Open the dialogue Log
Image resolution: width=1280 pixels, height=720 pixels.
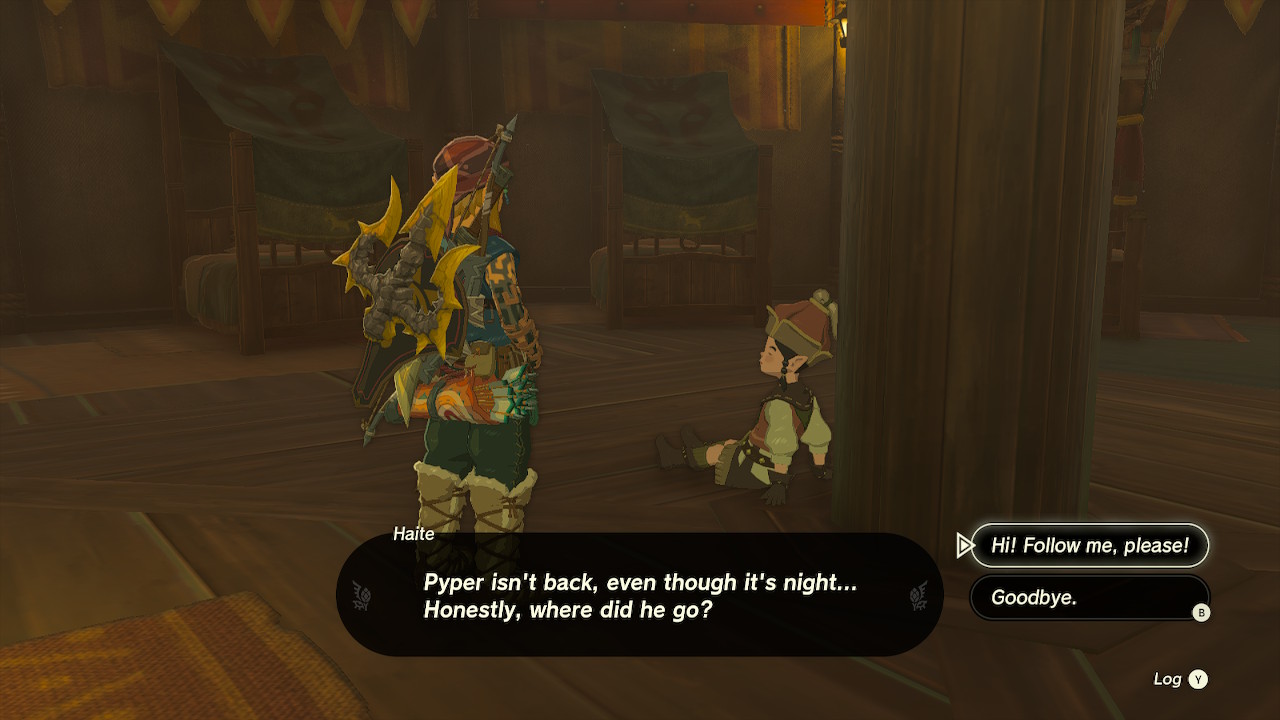1181,679
